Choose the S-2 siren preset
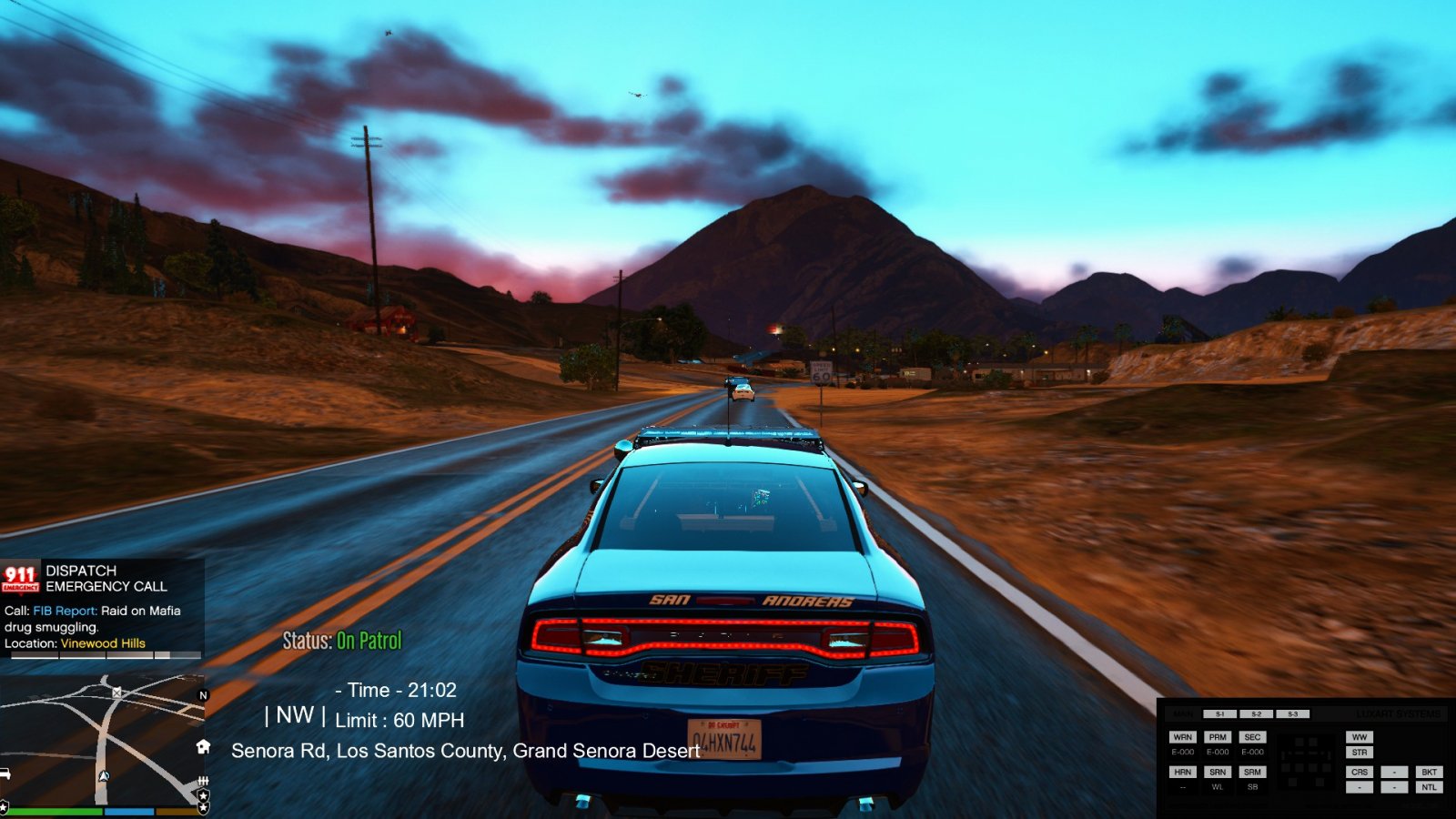The image size is (1456, 819). pos(1256,714)
